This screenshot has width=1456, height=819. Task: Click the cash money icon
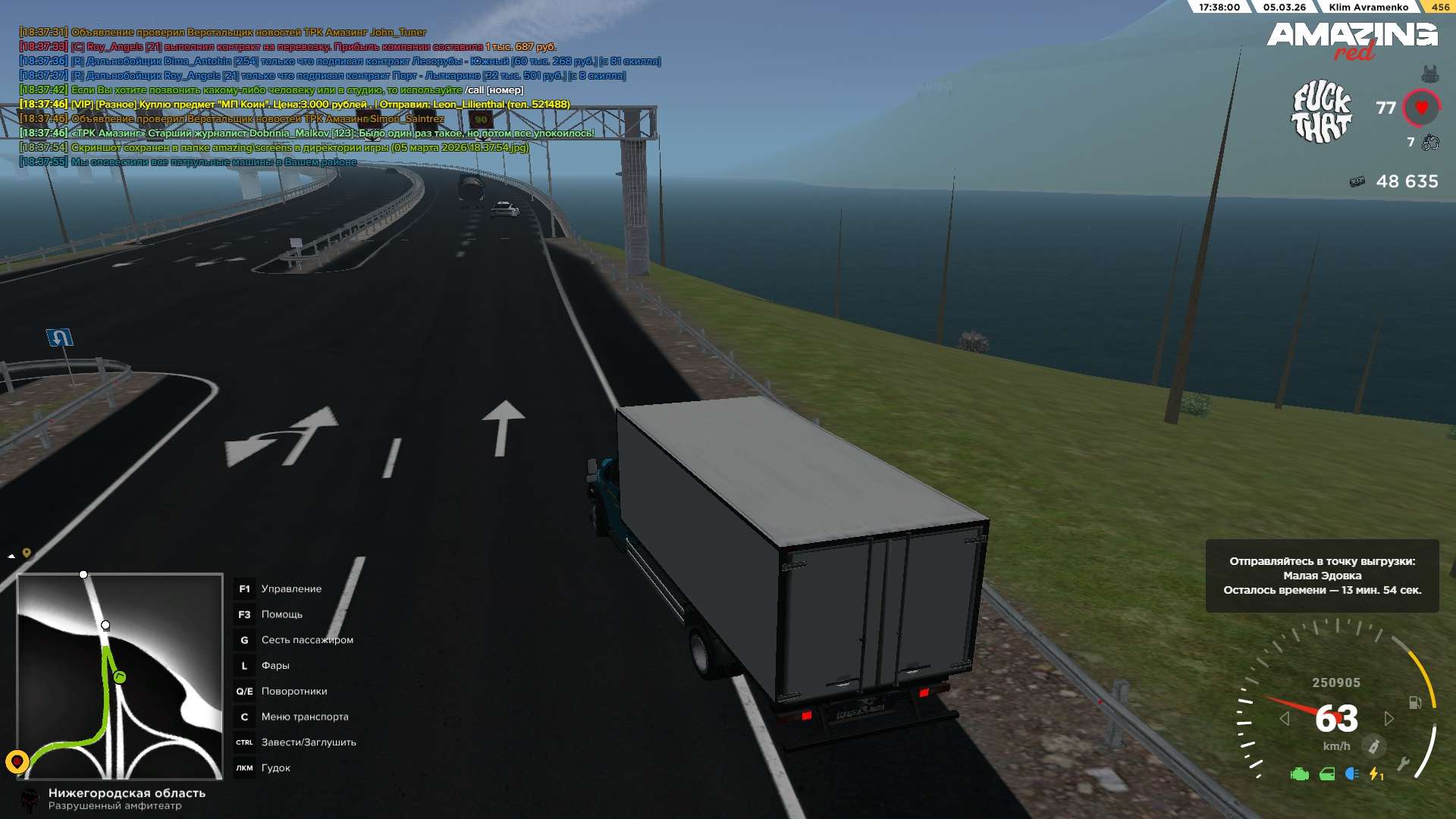point(1357,182)
